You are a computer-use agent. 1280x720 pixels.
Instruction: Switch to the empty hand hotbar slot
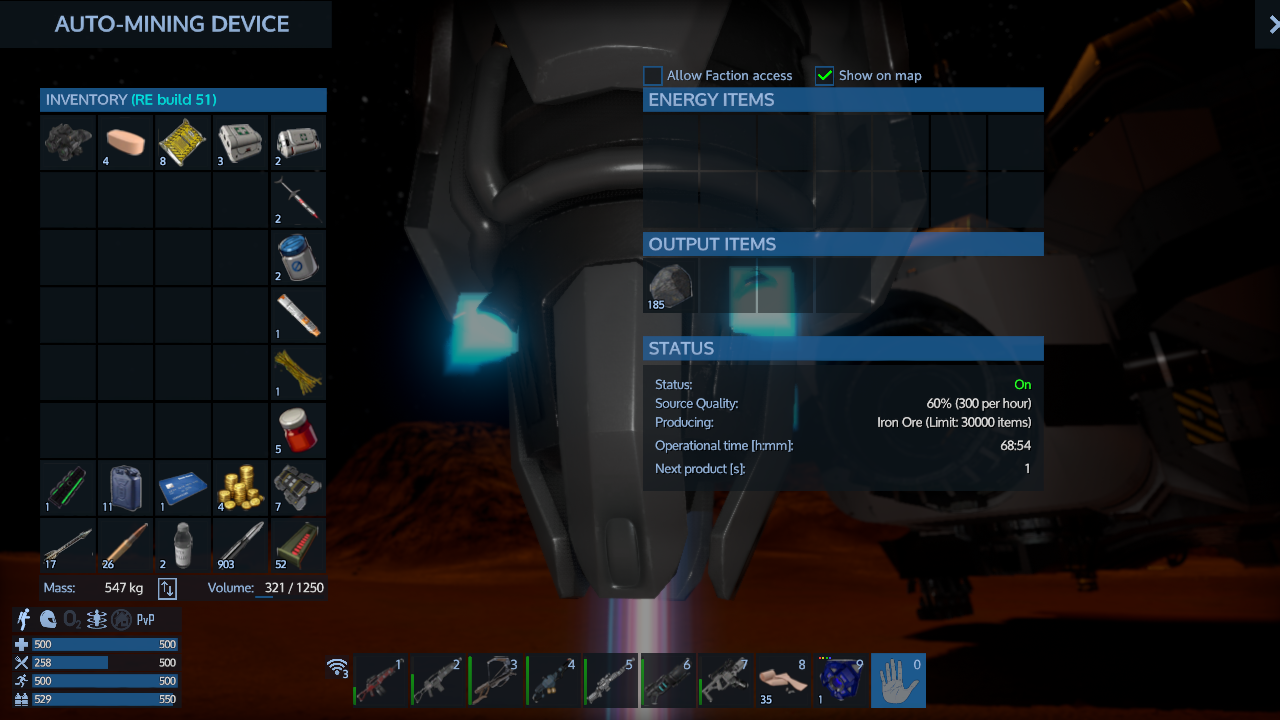pyautogui.click(x=898, y=680)
